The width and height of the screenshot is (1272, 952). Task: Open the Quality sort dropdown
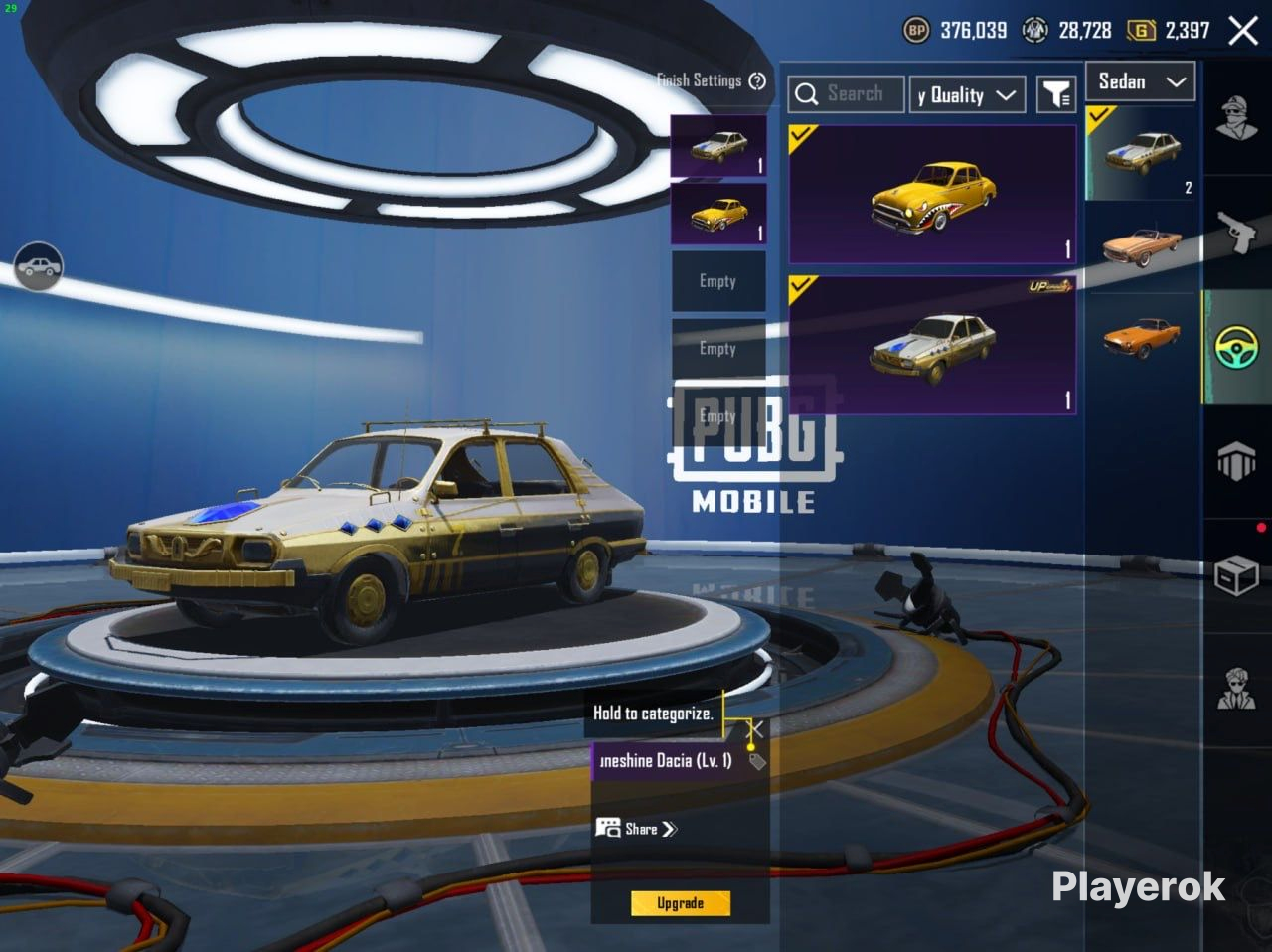967,95
